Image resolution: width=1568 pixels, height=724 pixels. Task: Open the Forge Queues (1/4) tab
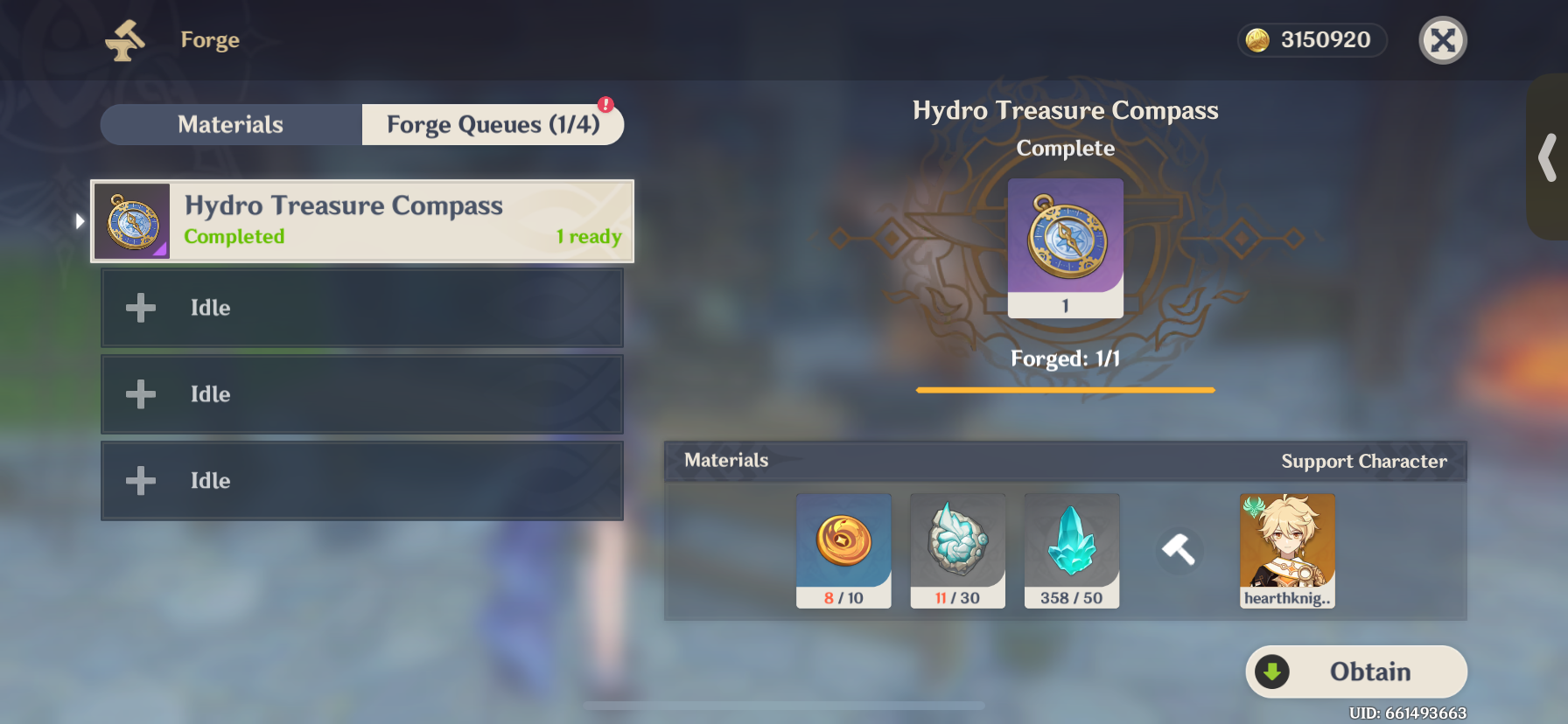[x=494, y=124]
